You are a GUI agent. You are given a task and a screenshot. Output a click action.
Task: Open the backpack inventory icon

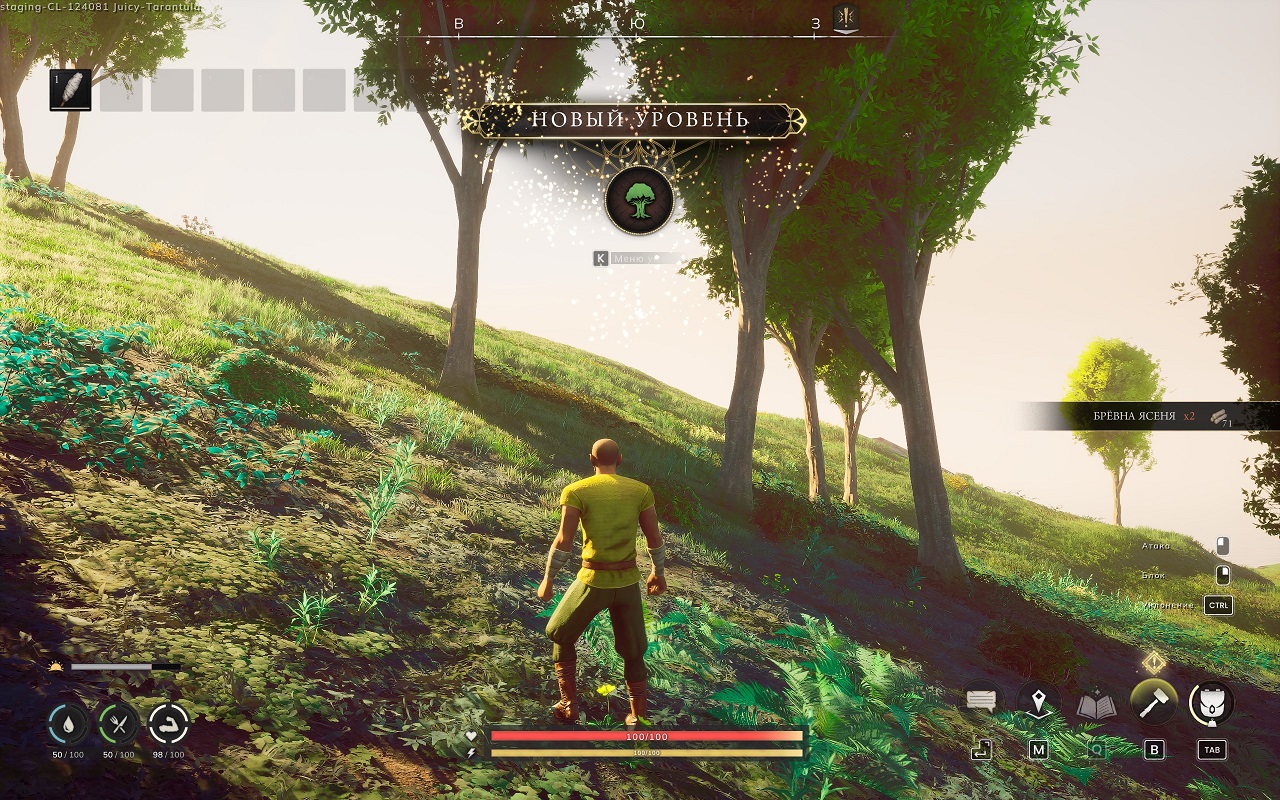1211,703
